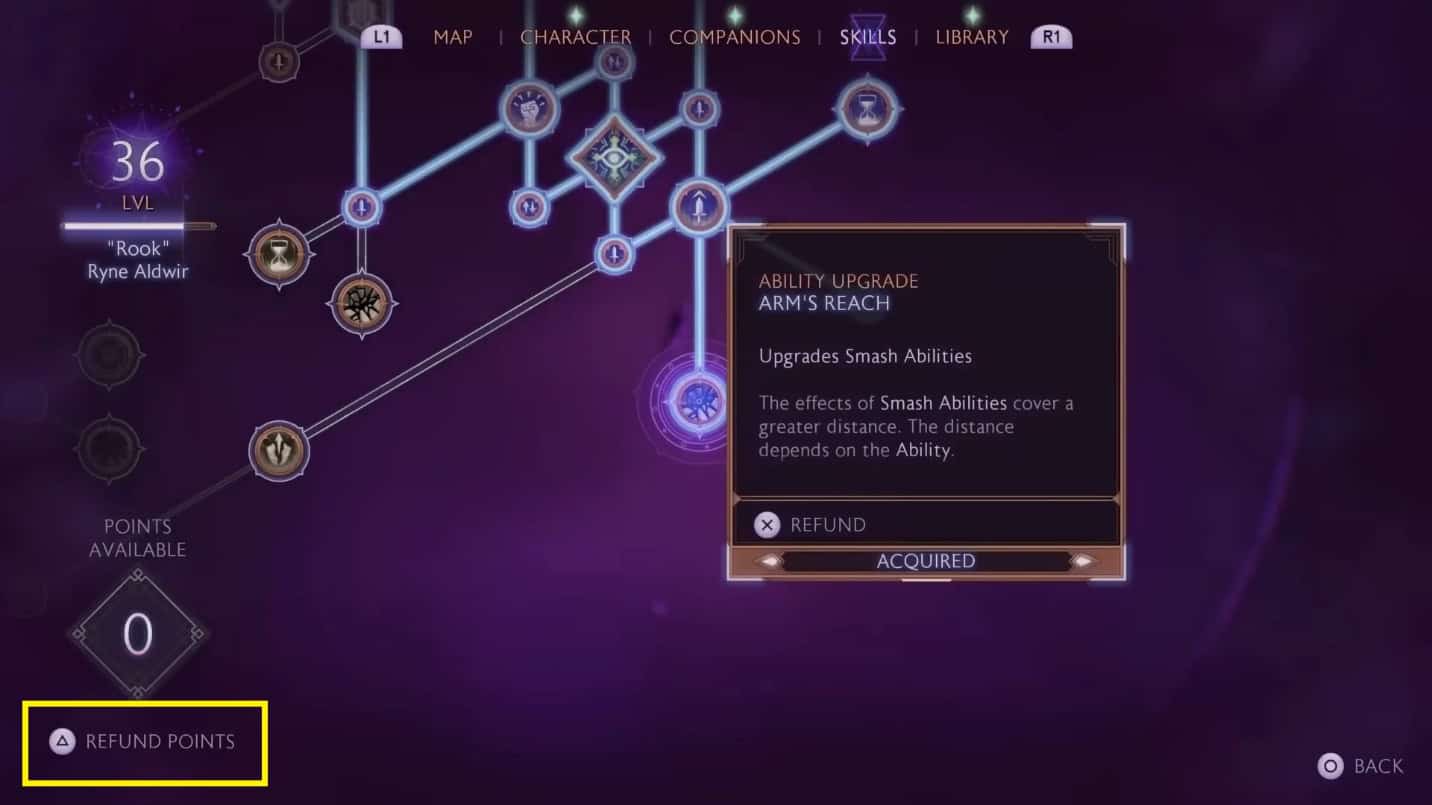Go back using the Back button

(1362, 767)
